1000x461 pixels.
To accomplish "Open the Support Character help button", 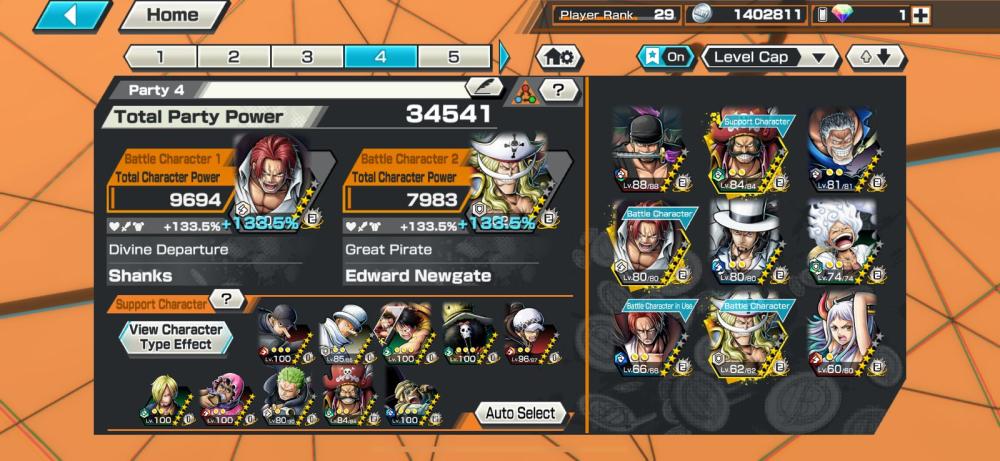I will tap(229, 299).
